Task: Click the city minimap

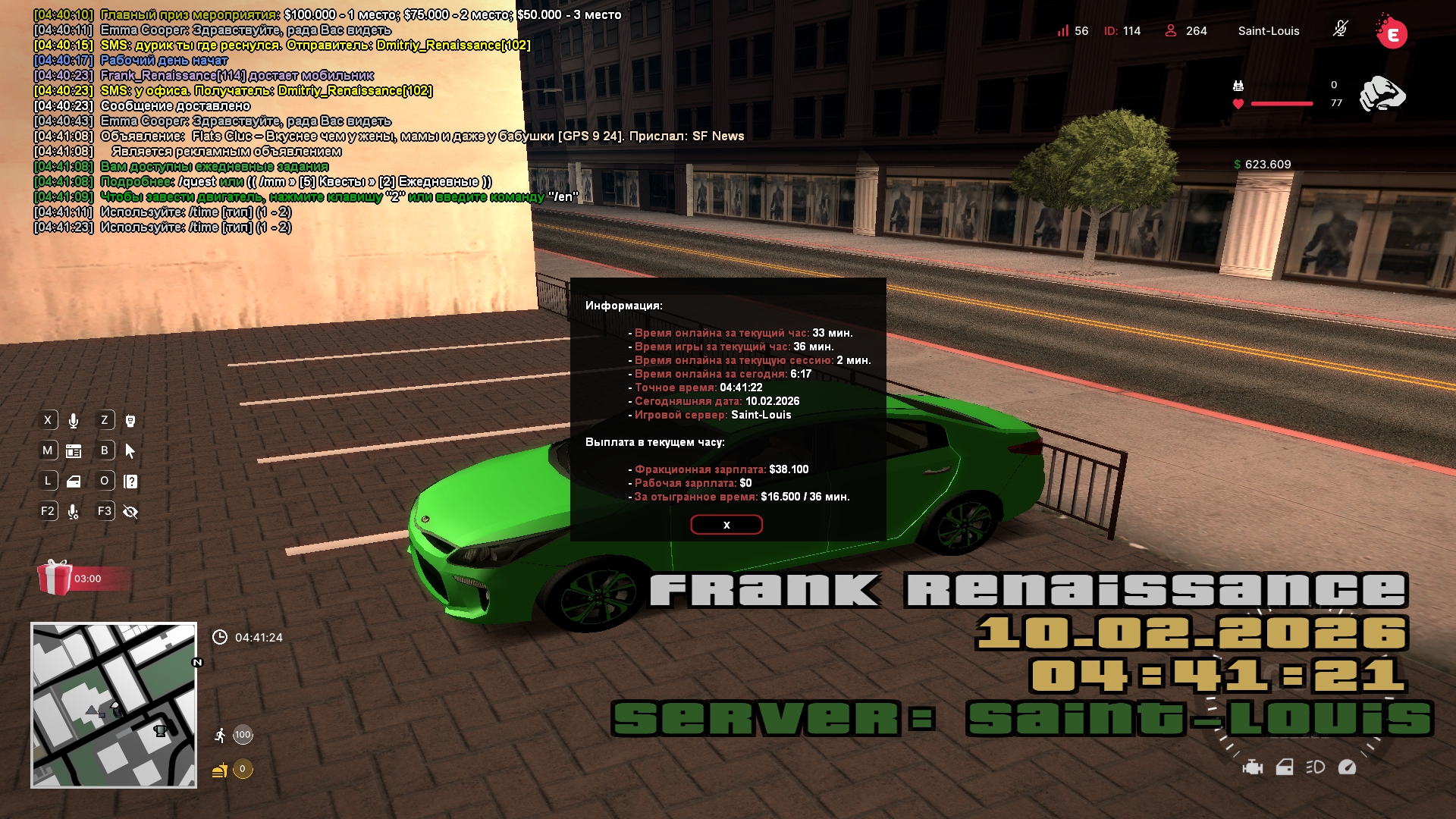Action: (x=114, y=705)
